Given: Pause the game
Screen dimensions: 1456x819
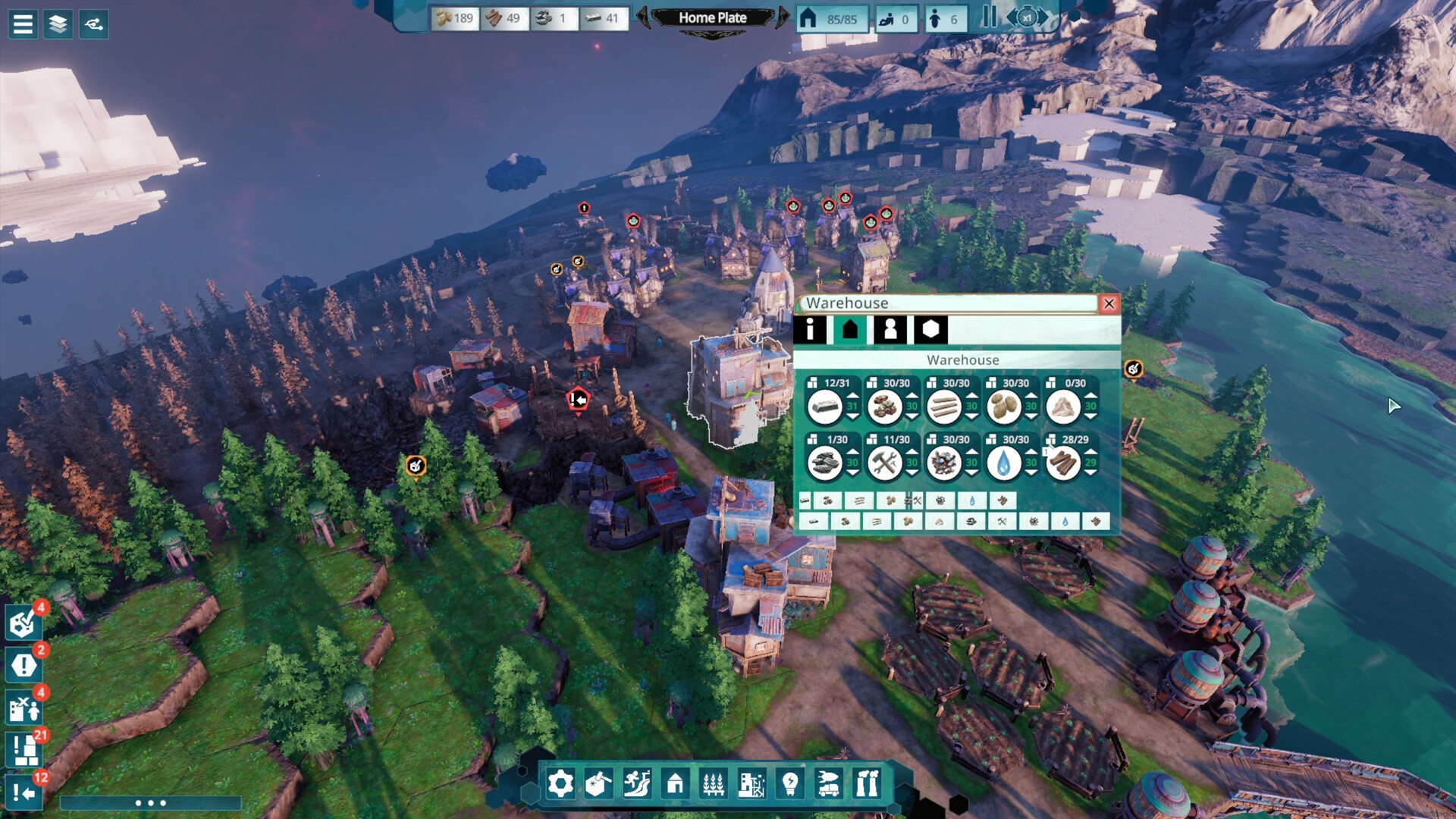Looking at the screenshot, I should pyautogui.click(x=989, y=17).
